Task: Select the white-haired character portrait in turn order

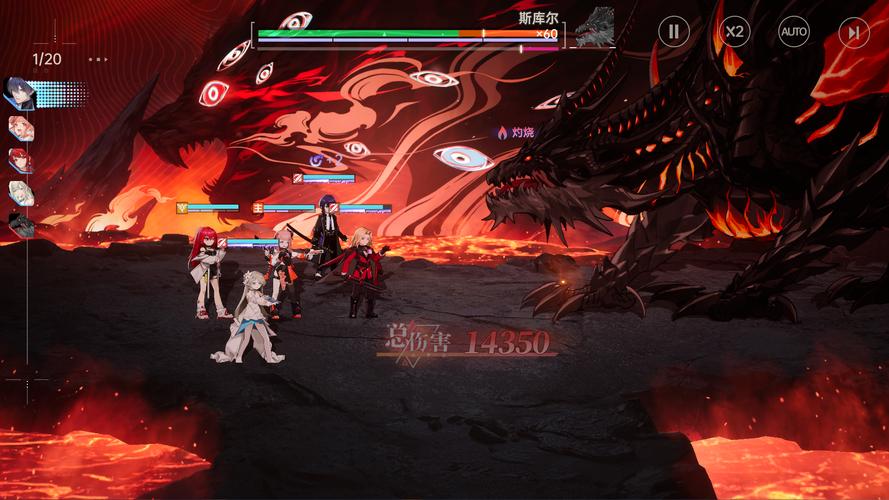Action: coord(21,191)
